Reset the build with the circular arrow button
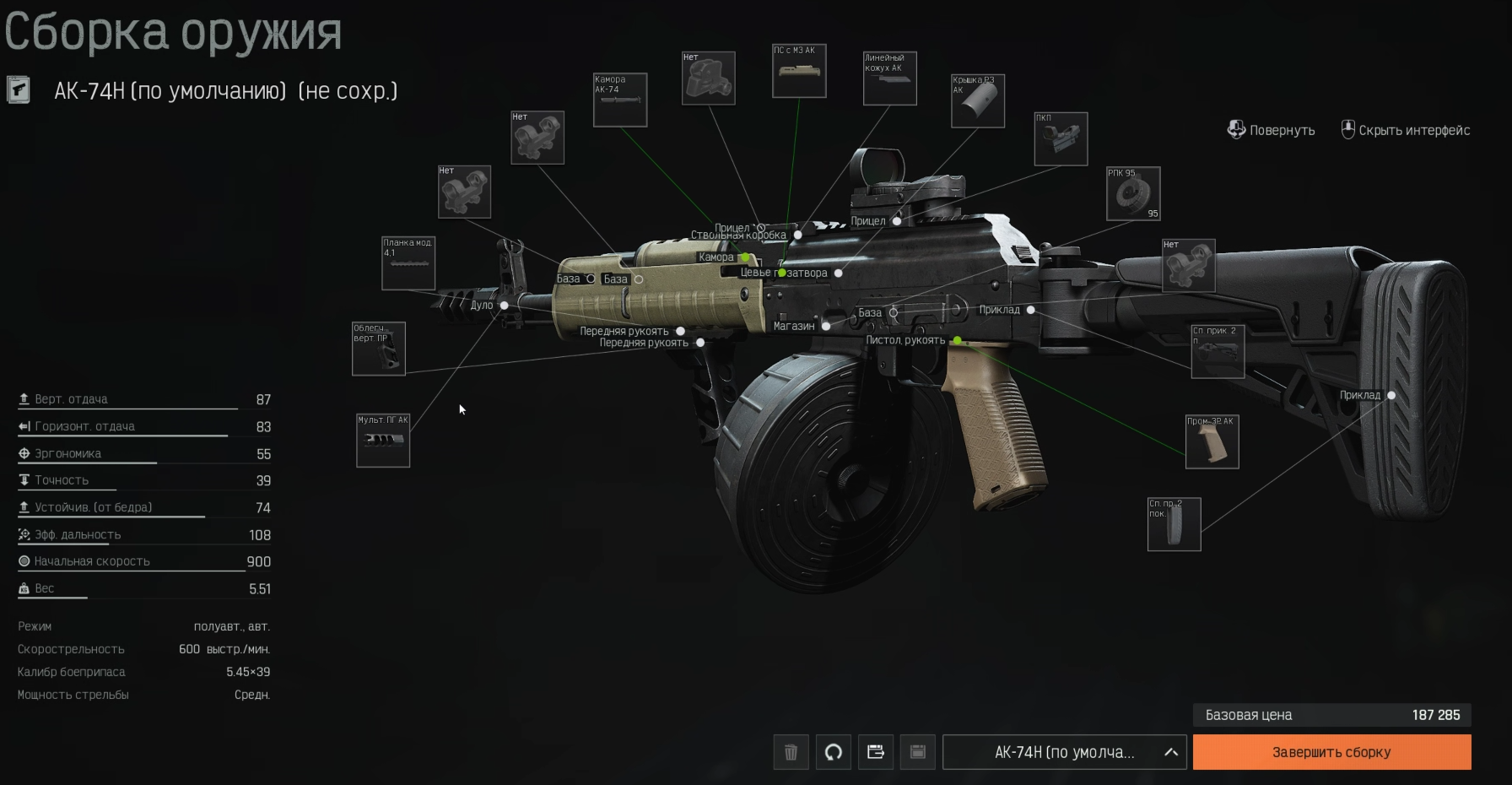1512x785 pixels. pos(833,752)
